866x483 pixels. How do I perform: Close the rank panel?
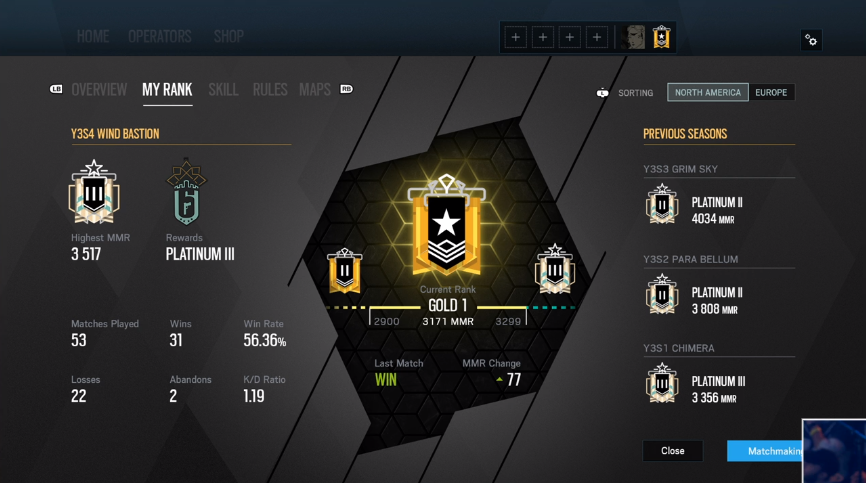tap(673, 451)
